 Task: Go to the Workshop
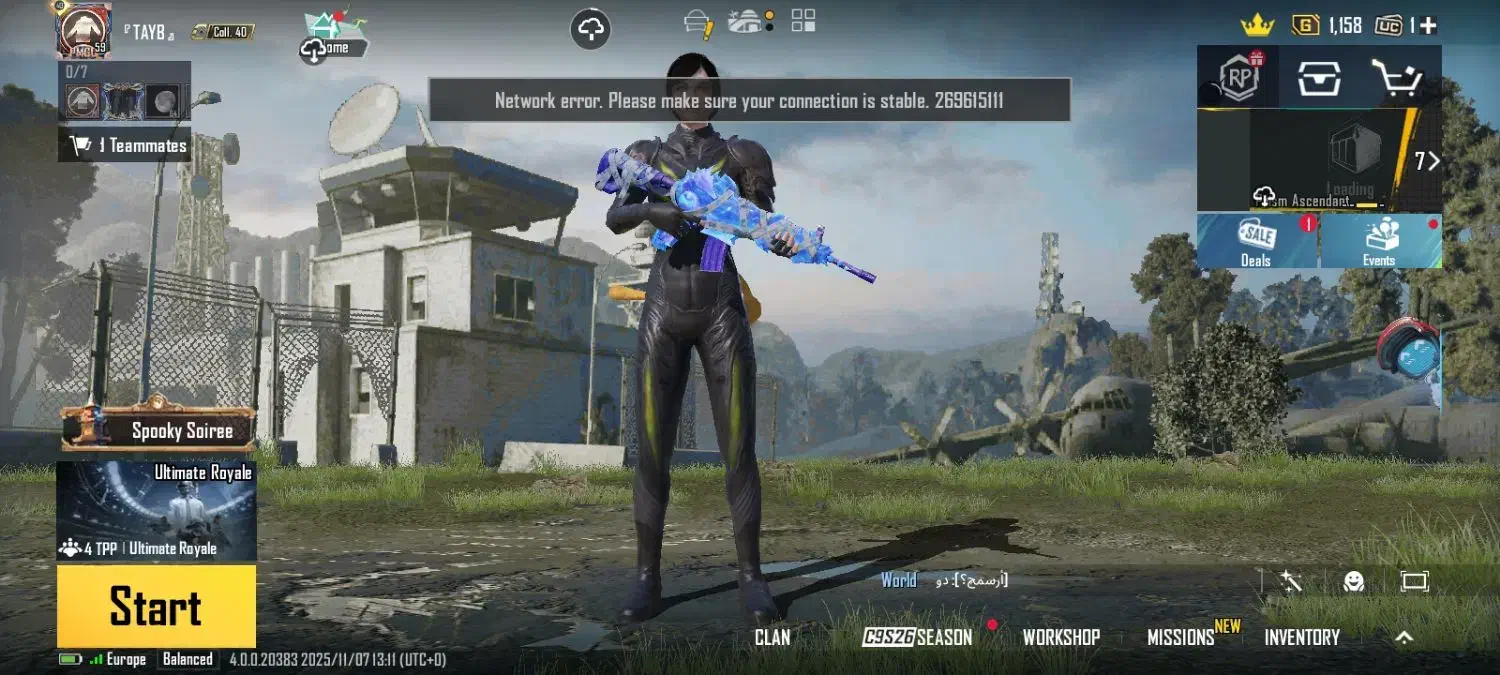click(1061, 637)
